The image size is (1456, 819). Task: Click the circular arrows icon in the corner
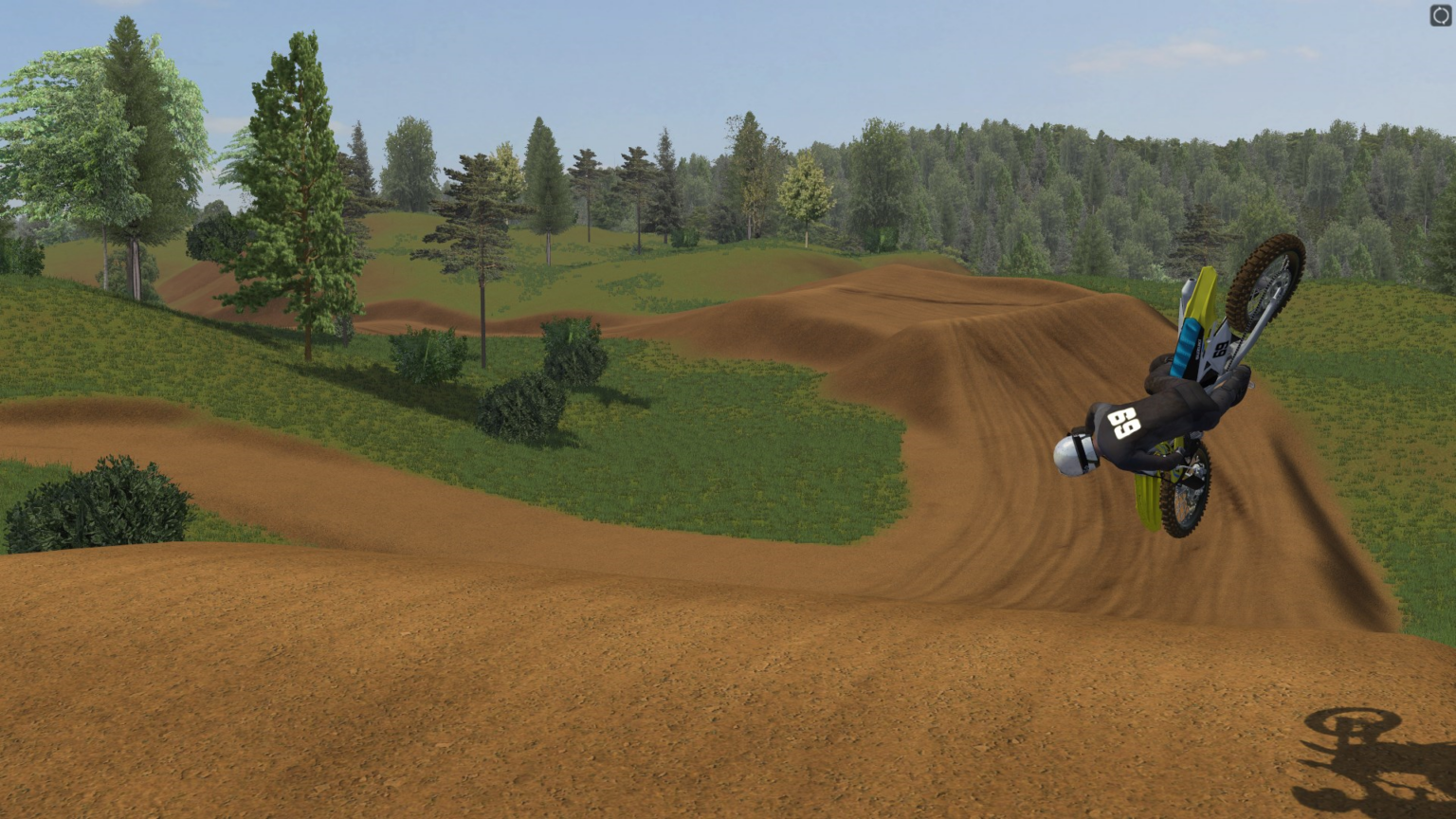pyautogui.click(x=1440, y=15)
